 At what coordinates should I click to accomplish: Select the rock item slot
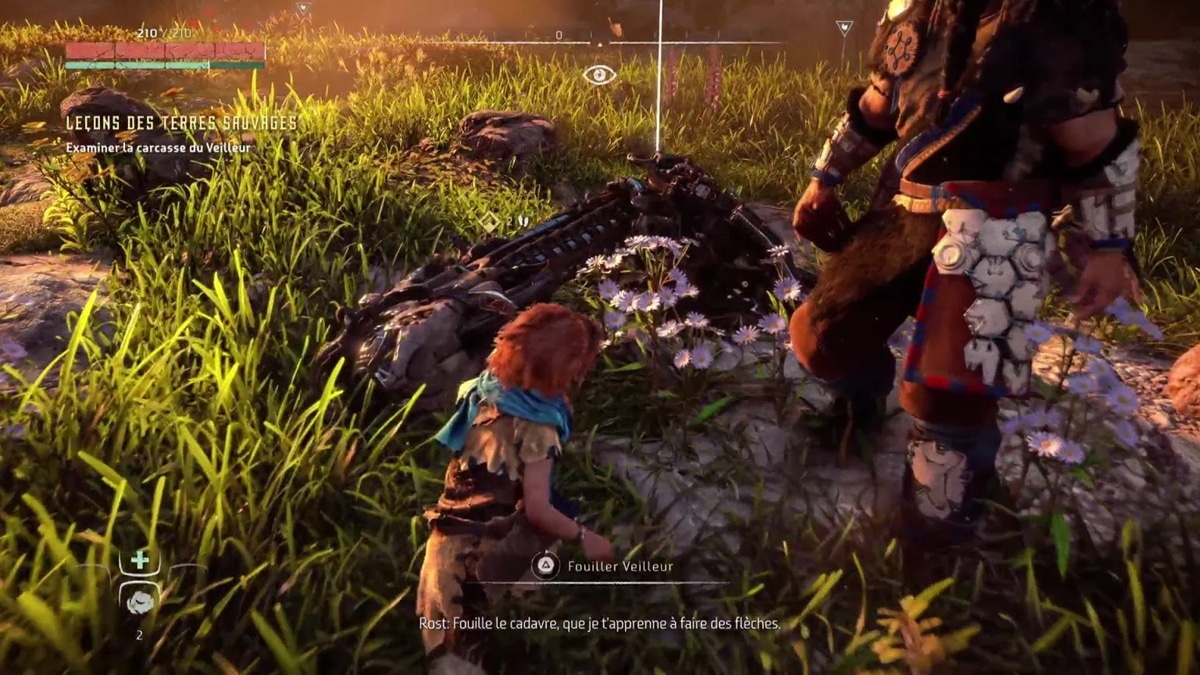[139, 600]
